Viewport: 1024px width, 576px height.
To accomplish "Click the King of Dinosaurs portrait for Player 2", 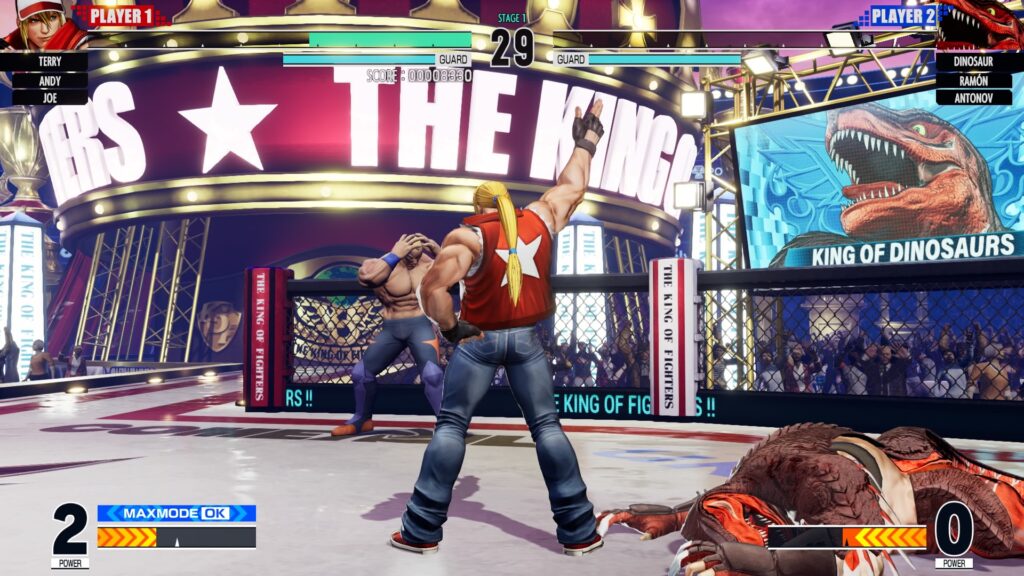I will 982,26.
